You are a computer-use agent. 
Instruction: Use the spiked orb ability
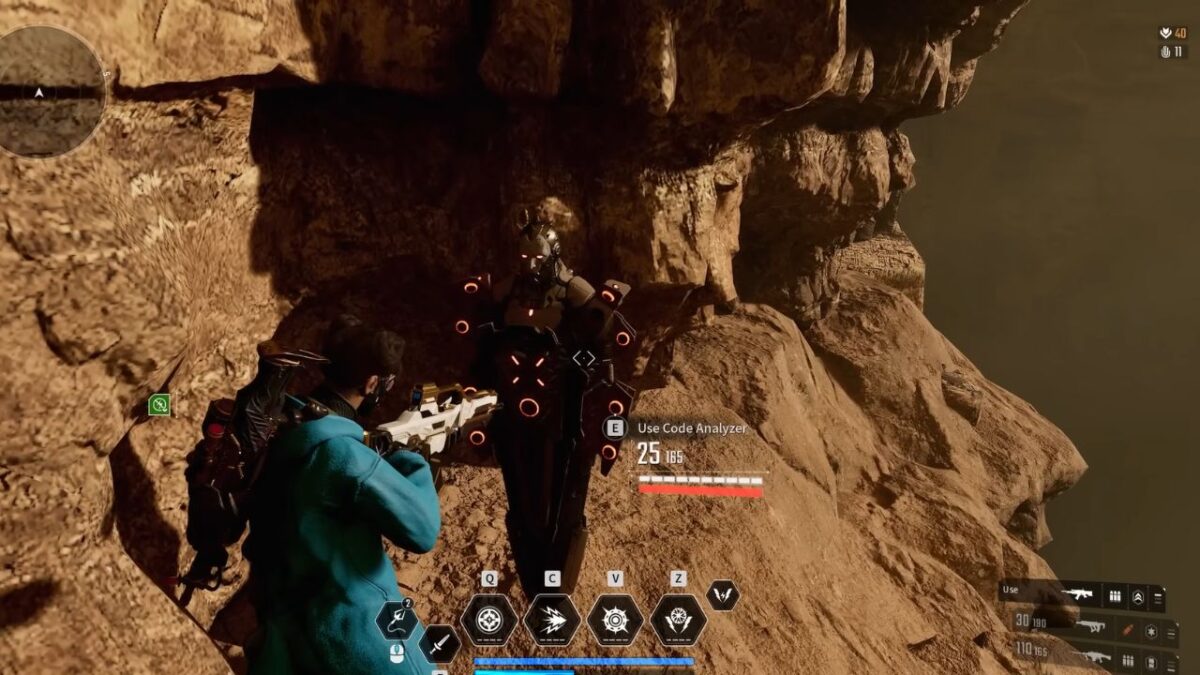coord(615,620)
